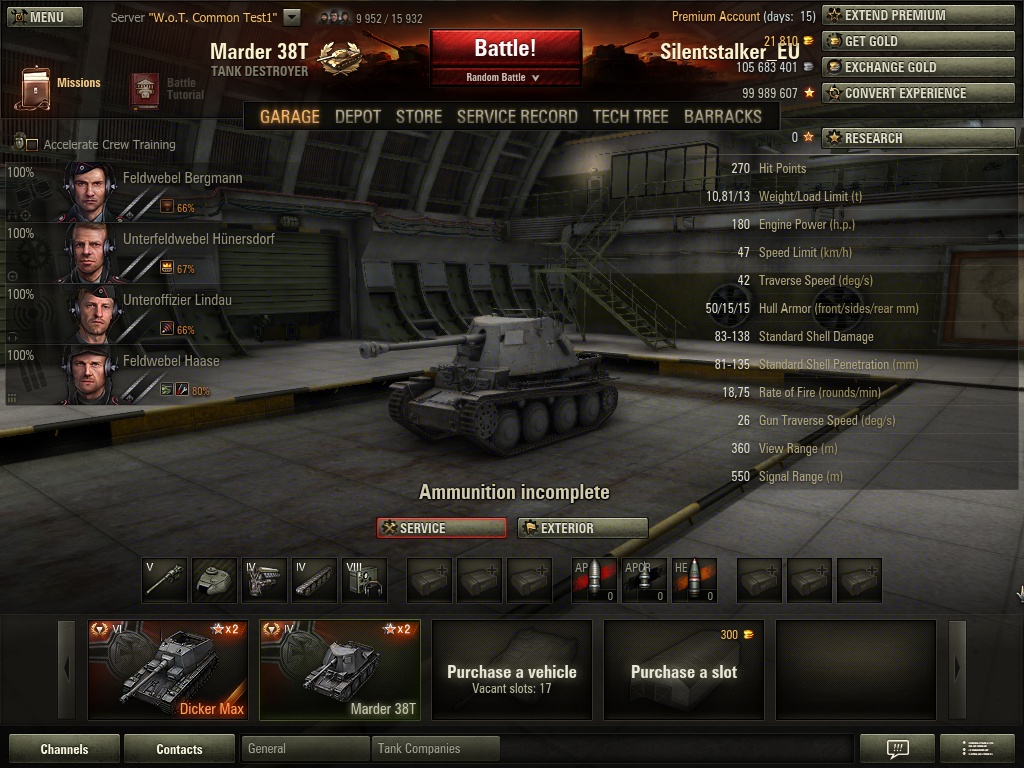Select crew member Feldwebel Bergmann
This screenshot has height=768, width=1024.
click(182, 178)
